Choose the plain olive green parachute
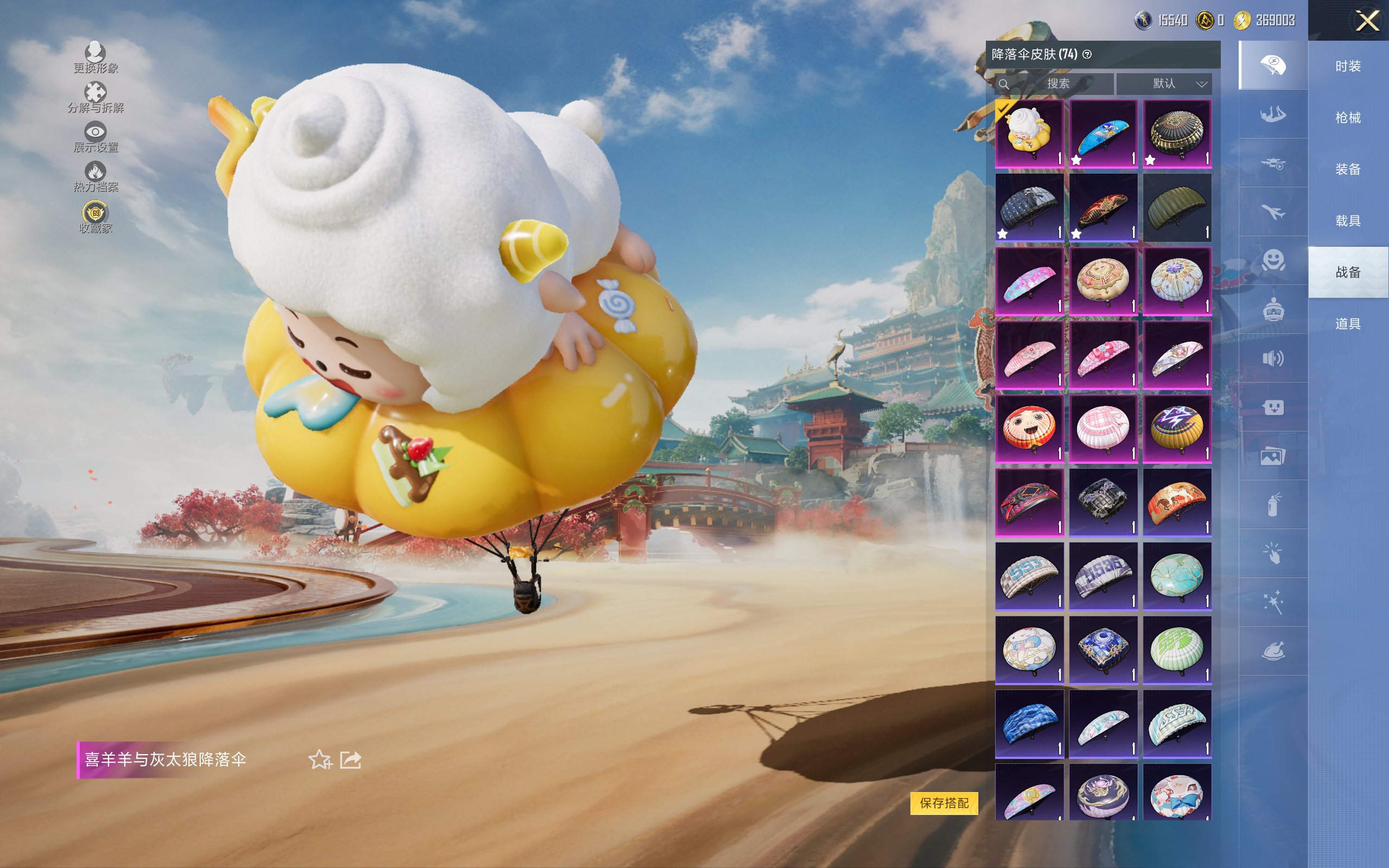1389x868 pixels. (x=1176, y=207)
